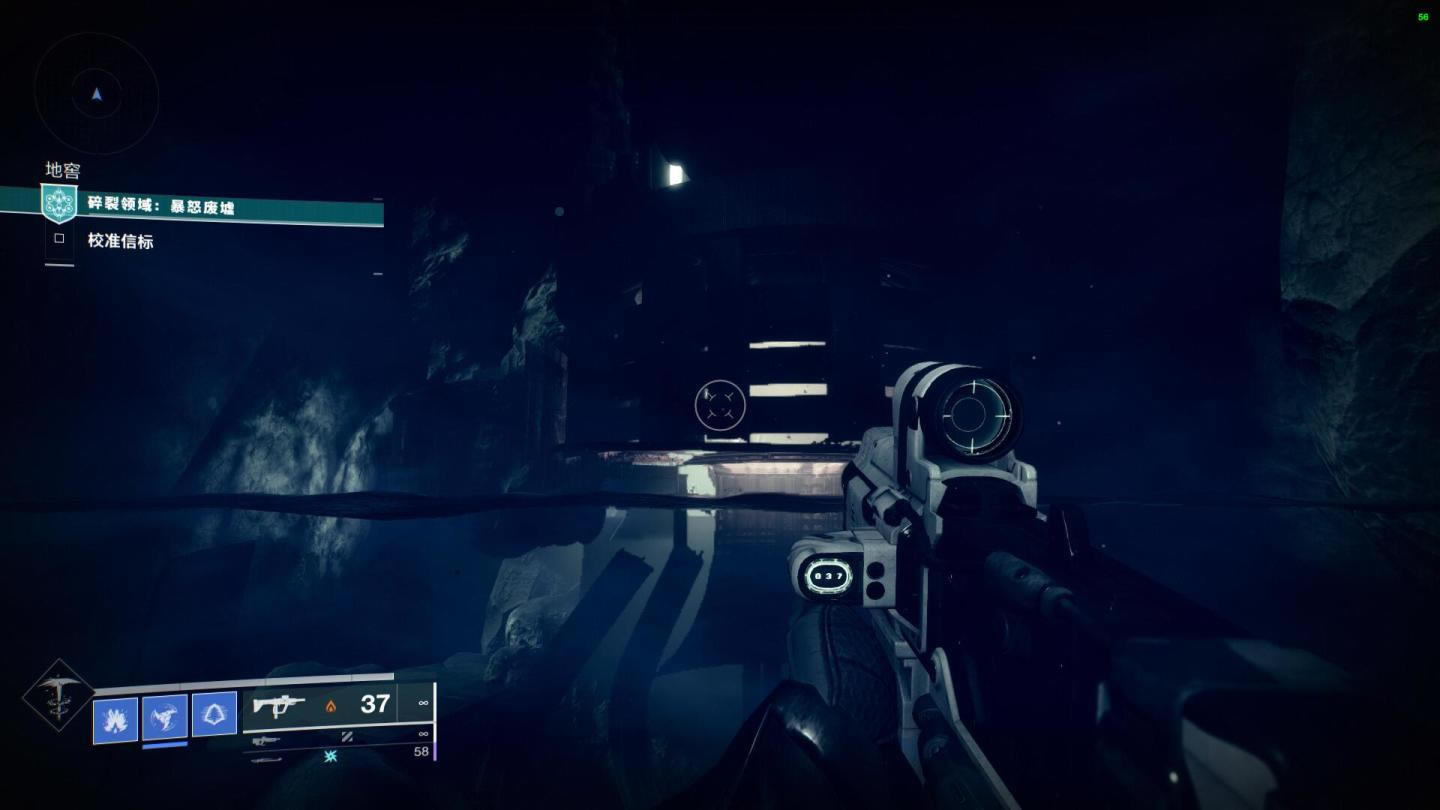Click the 校准信标 objective checkbox
The image size is (1440, 810).
point(59,239)
